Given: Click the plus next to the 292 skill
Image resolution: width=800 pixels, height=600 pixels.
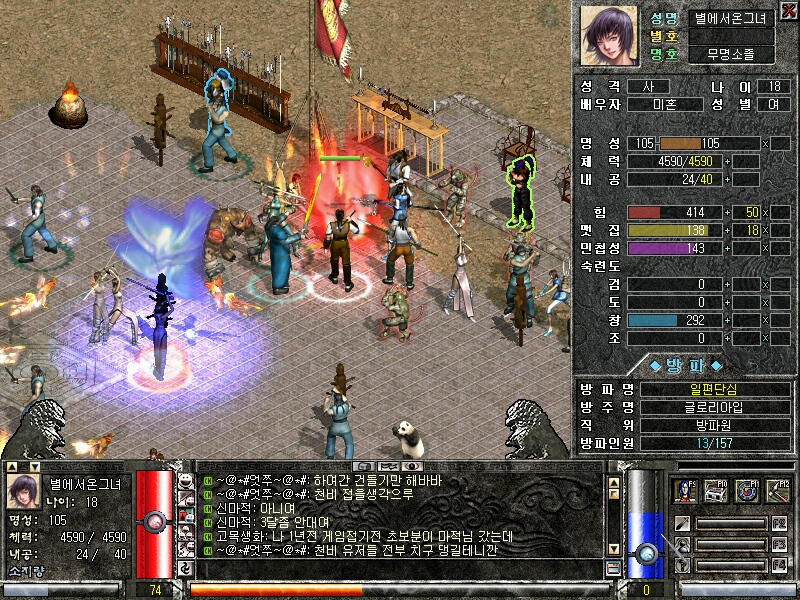Looking at the screenshot, I should pos(727,321).
